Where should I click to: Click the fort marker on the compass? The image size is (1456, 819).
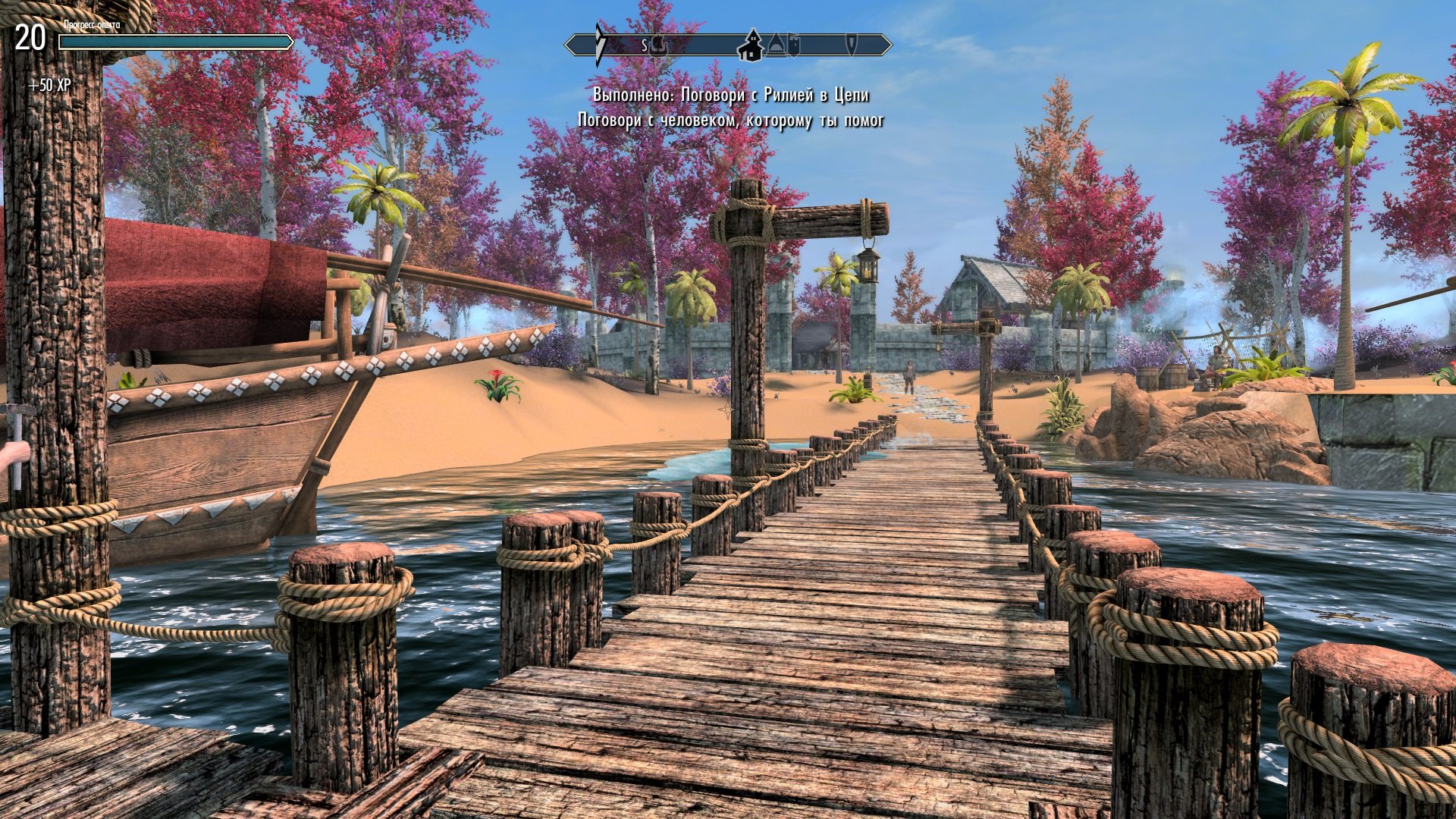pos(794,45)
